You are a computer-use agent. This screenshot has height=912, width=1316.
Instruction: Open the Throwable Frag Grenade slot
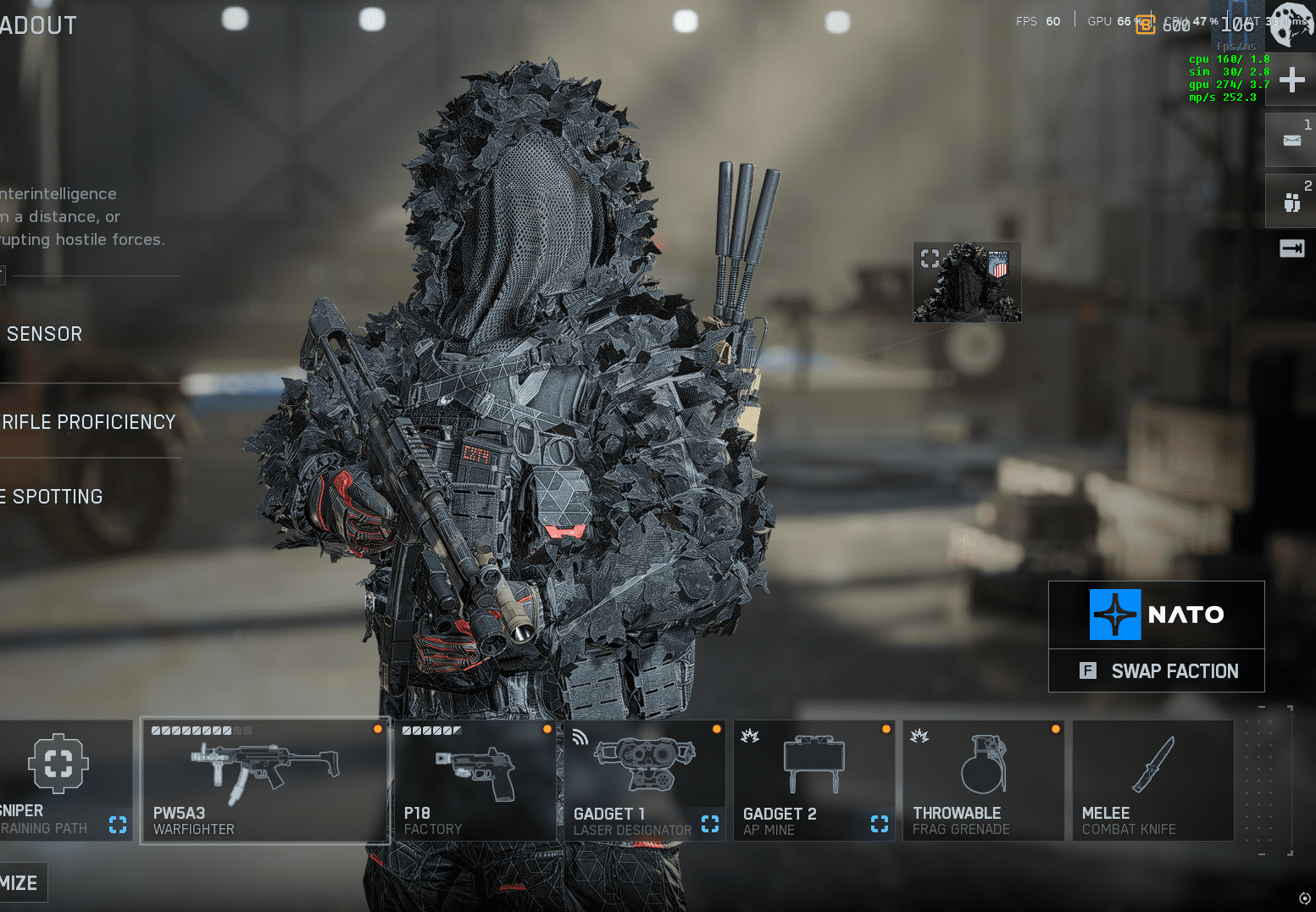983,780
